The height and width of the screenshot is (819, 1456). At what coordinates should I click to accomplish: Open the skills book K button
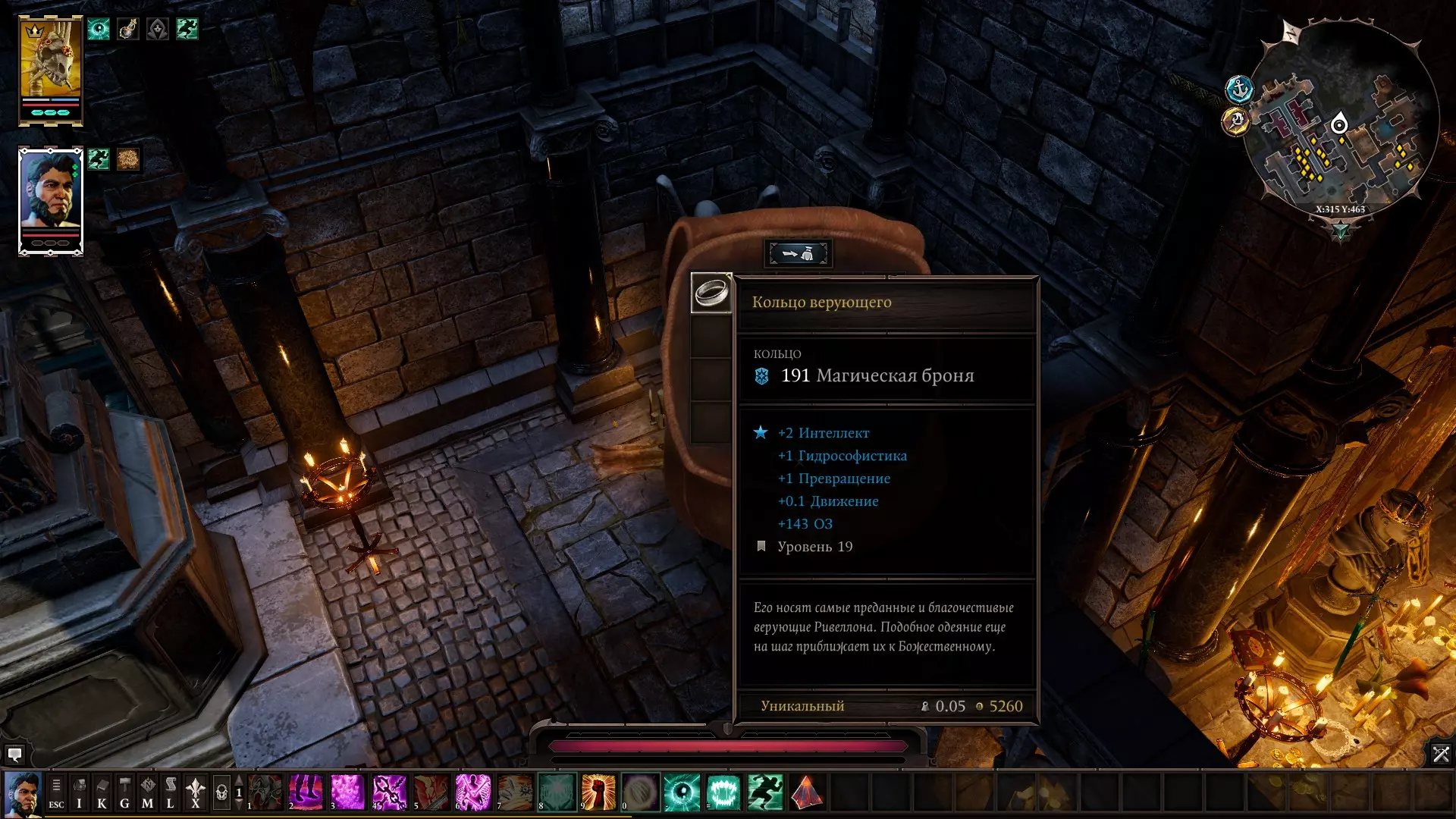pyautogui.click(x=102, y=793)
